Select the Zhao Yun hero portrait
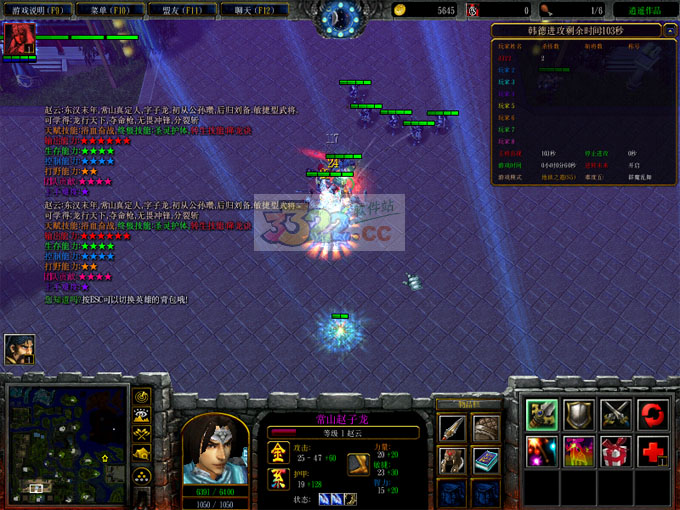Screen dimensions: 680x510 point(214,444)
